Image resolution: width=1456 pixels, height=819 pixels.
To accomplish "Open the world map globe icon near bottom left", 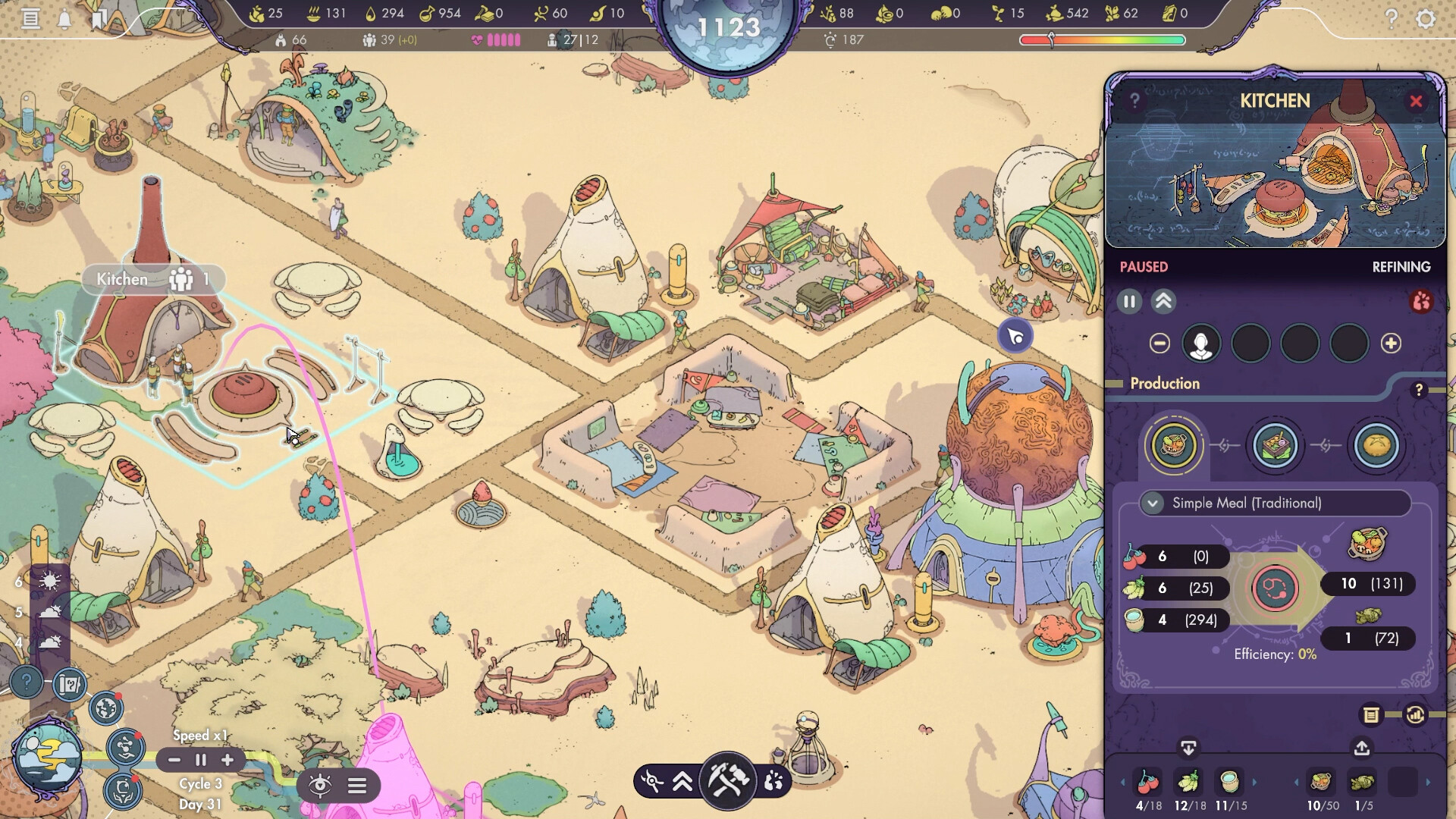I will point(105,707).
